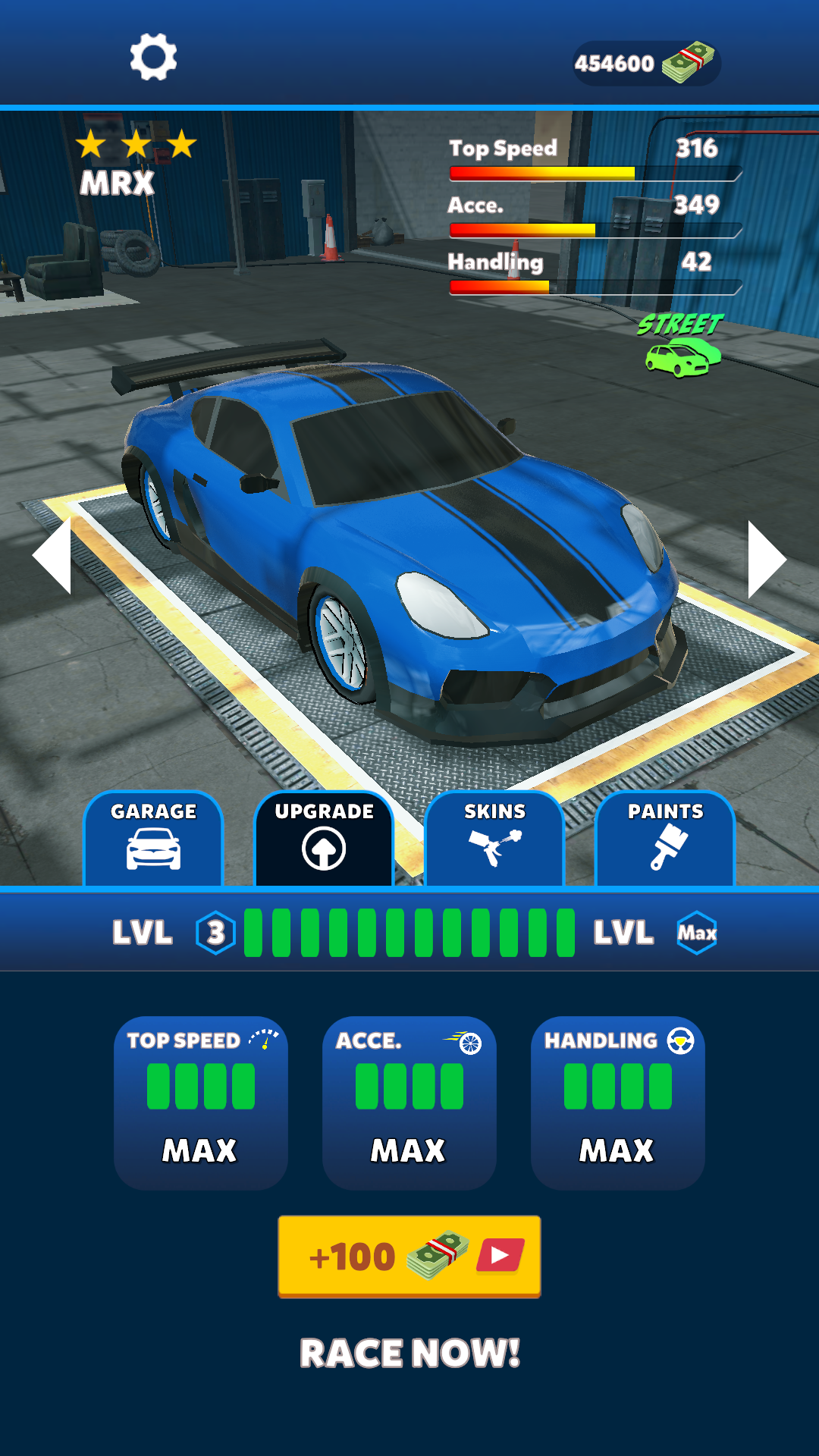This screenshot has height=1456, width=819.
Task: Open the Garage tab
Action: pos(153,838)
